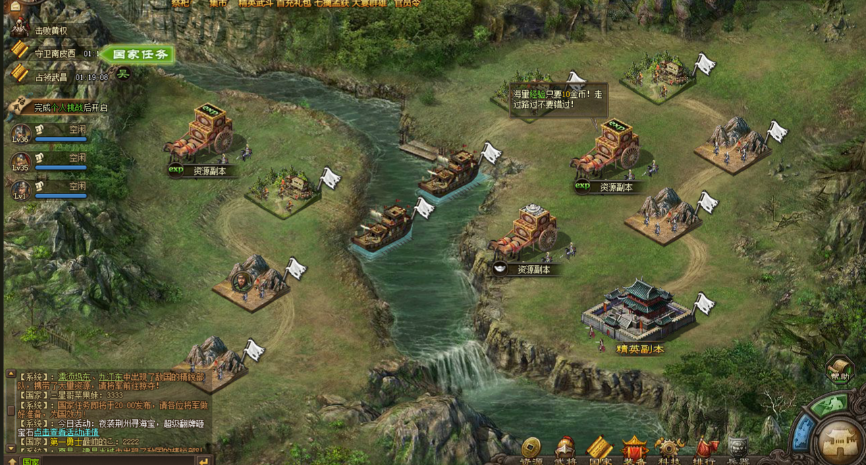The width and height of the screenshot is (866, 465).
Task: Switch the chat channel 国家 selector
Action: (x=30, y=461)
